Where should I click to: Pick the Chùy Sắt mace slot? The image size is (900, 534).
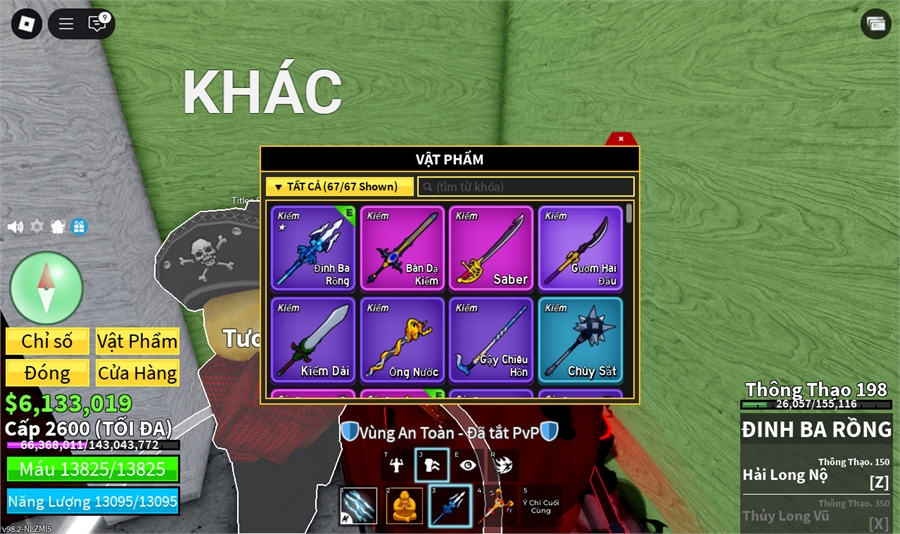580,339
